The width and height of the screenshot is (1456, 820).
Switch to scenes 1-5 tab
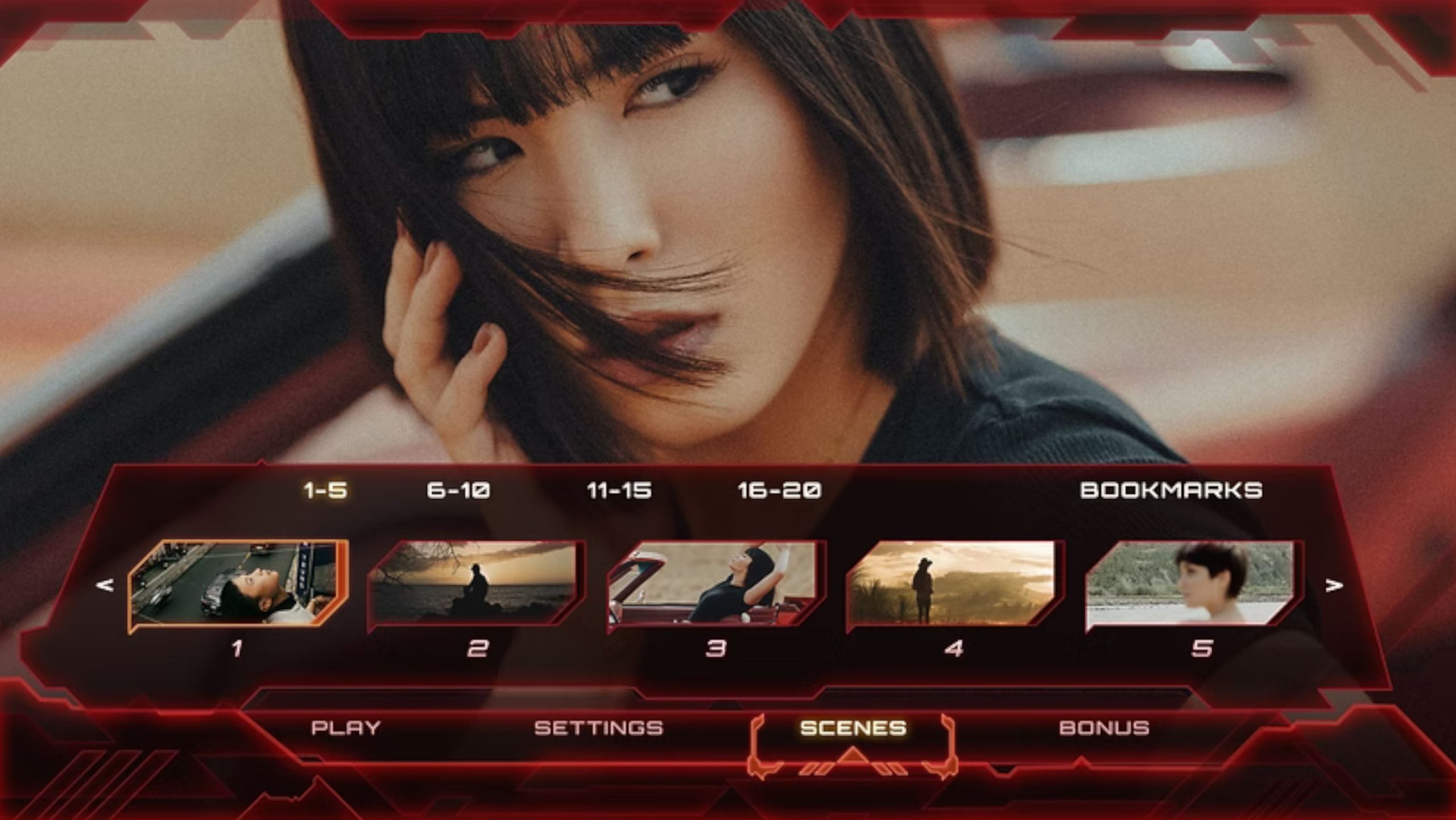coord(325,490)
